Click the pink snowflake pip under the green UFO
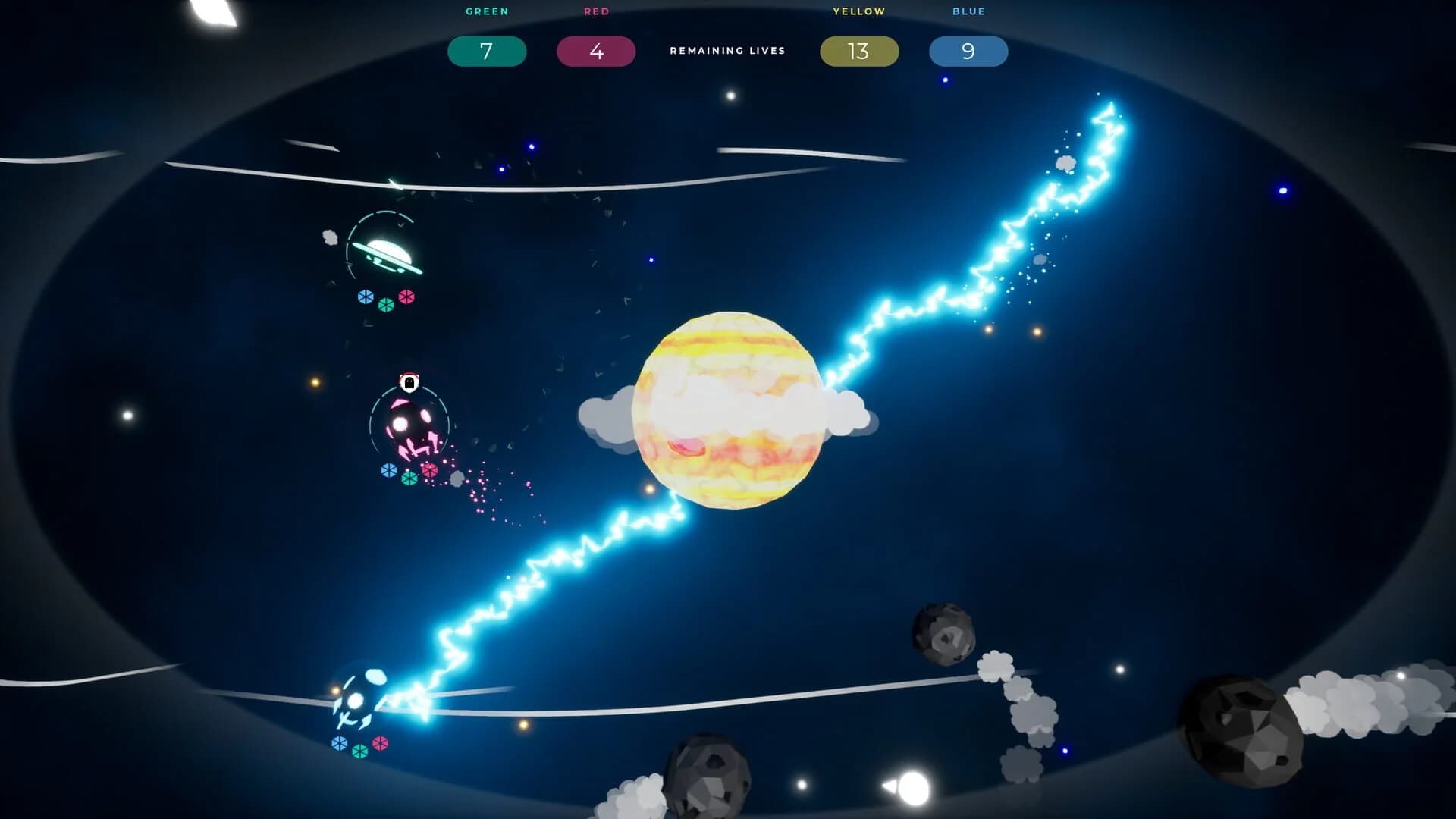 406,296
